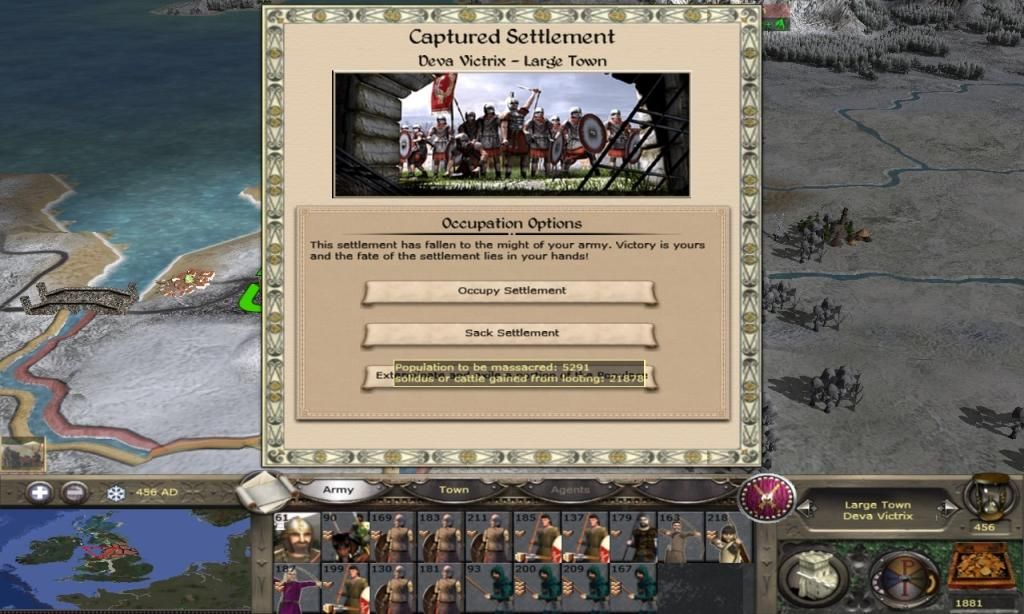
Task: Switch to the Agents tab
Action: 570,490
